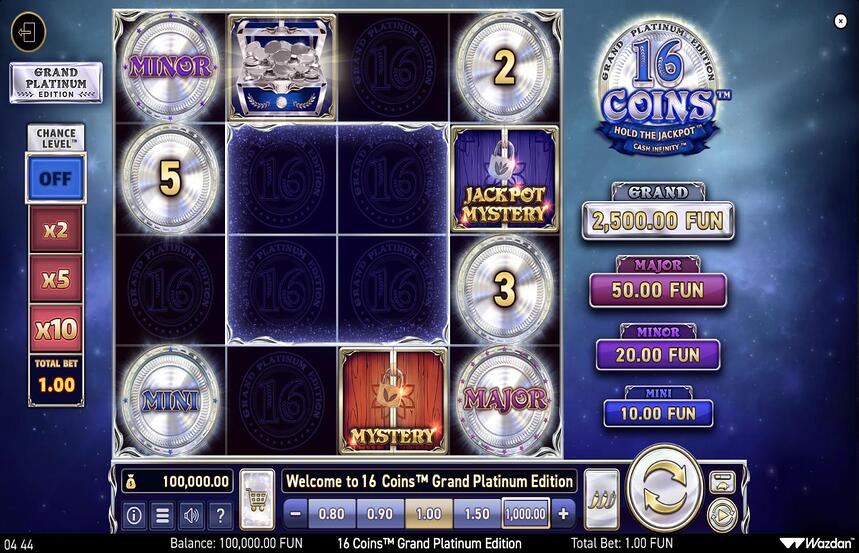This screenshot has height=553, width=859.
Task: Choose the 1,000.00 maximum bet
Action: (x=526, y=514)
